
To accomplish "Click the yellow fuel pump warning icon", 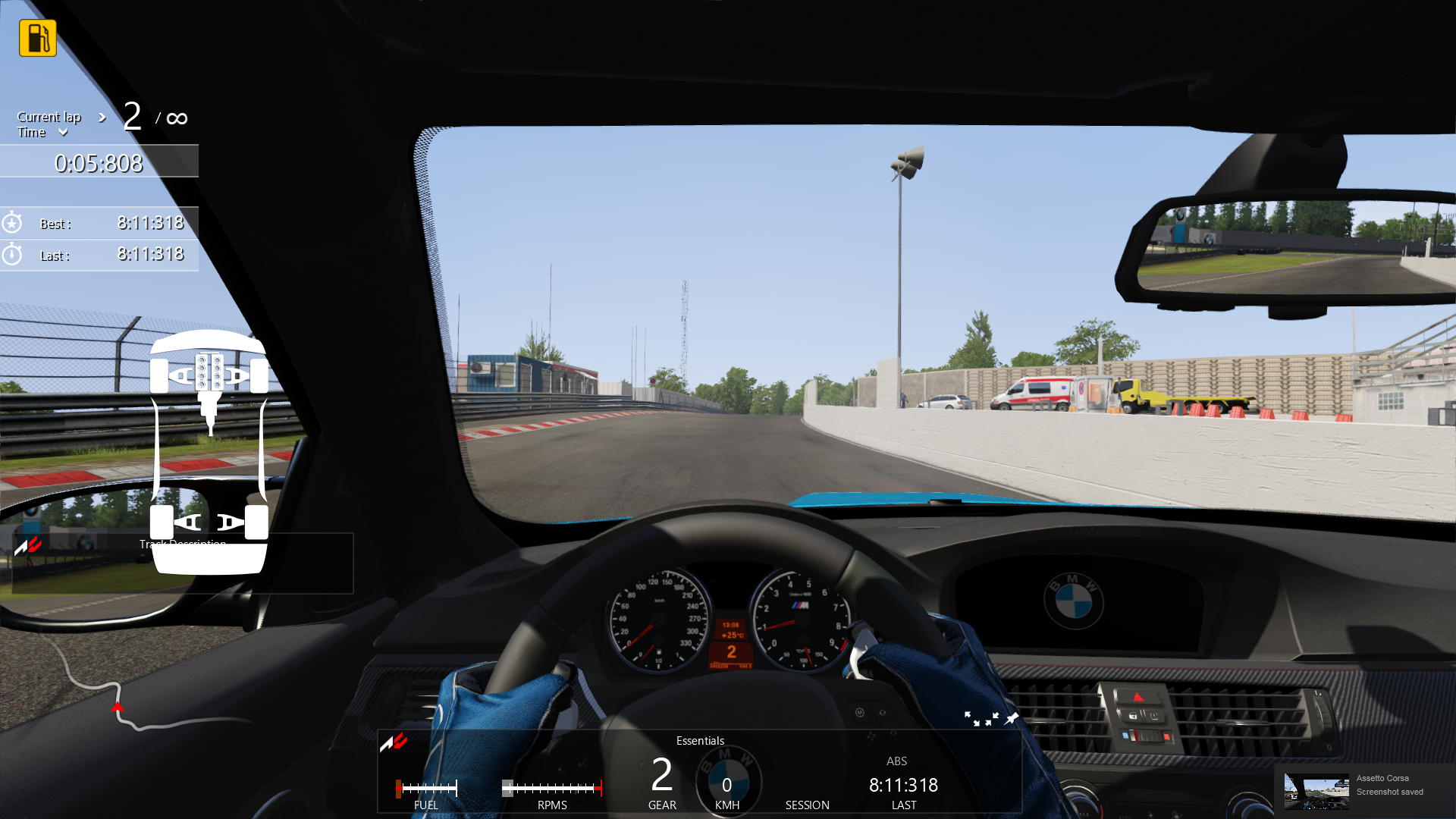I will coord(37,38).
